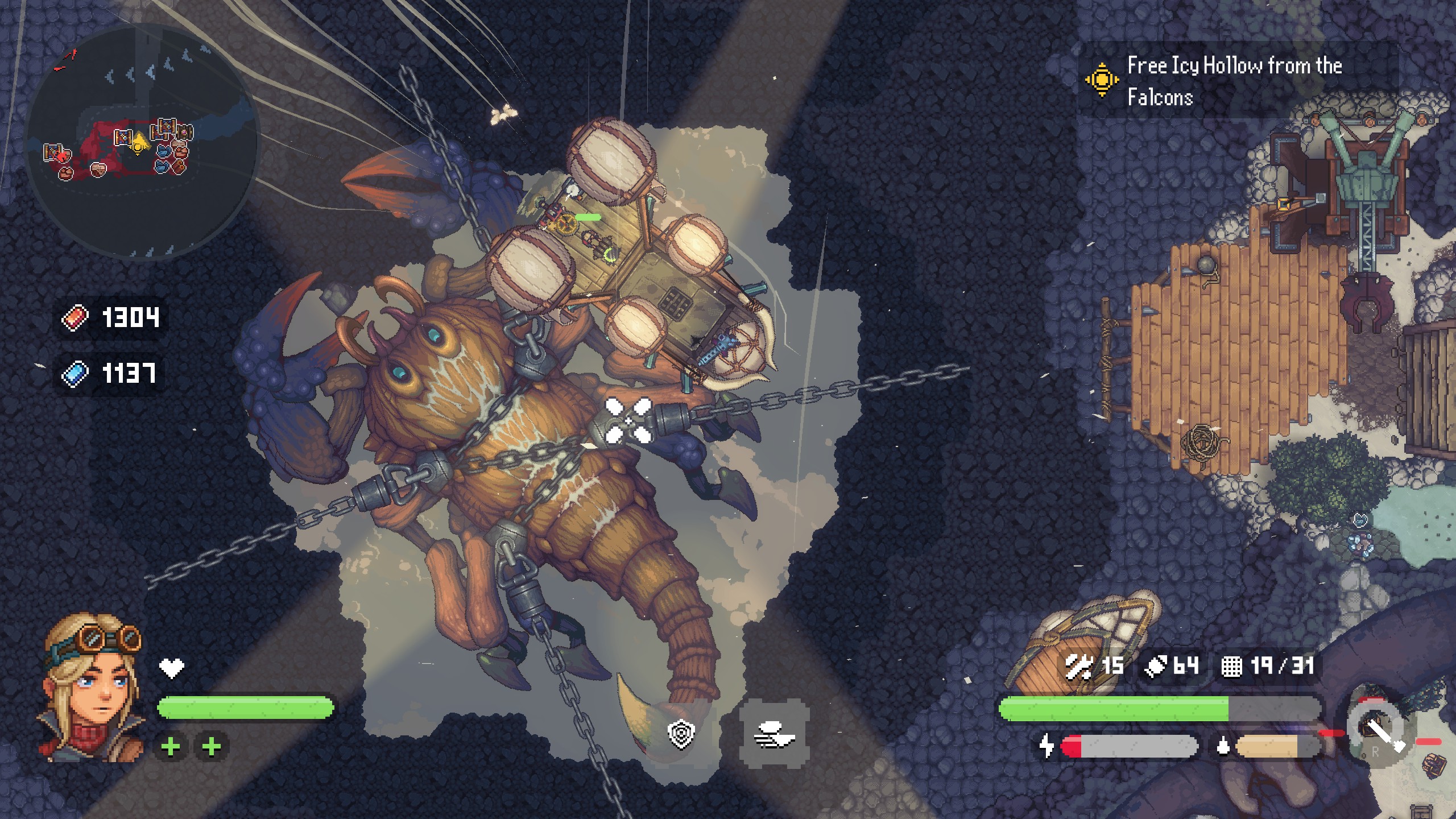Open the circular minimap

[x=141, y=142]
